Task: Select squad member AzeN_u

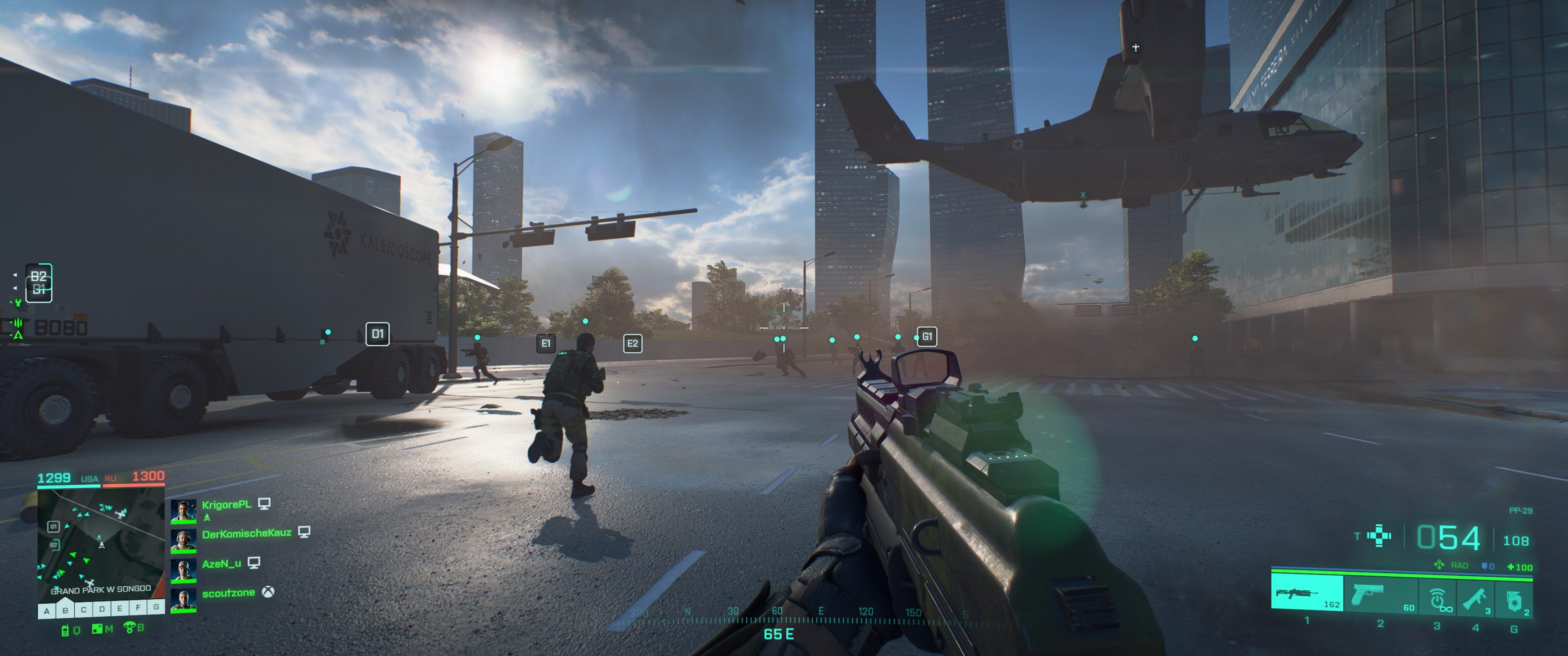Action: point(221,564)
